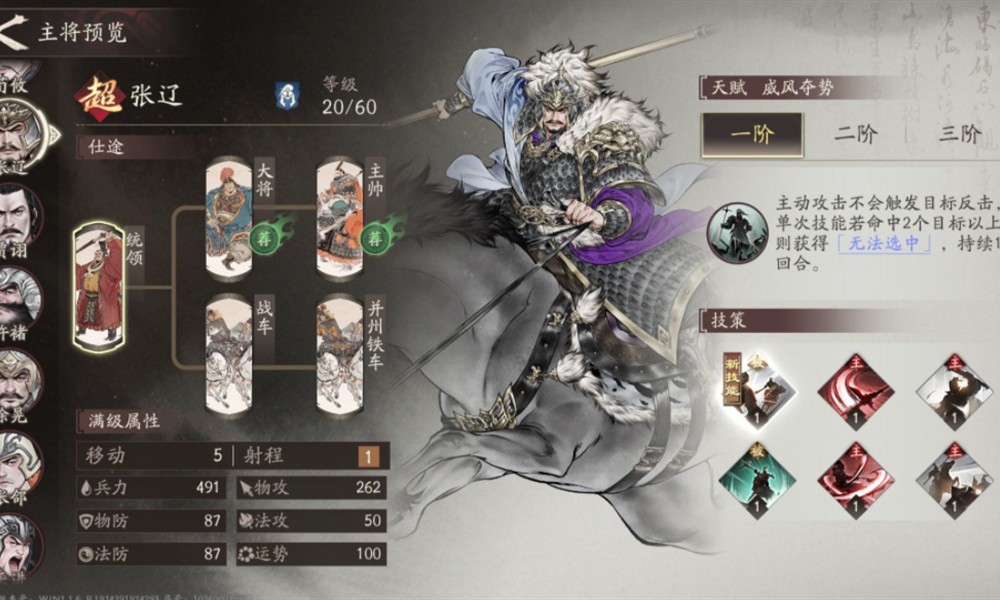
Task: Click the blue class icon beside 等级
Action: (x=286, y=95)
